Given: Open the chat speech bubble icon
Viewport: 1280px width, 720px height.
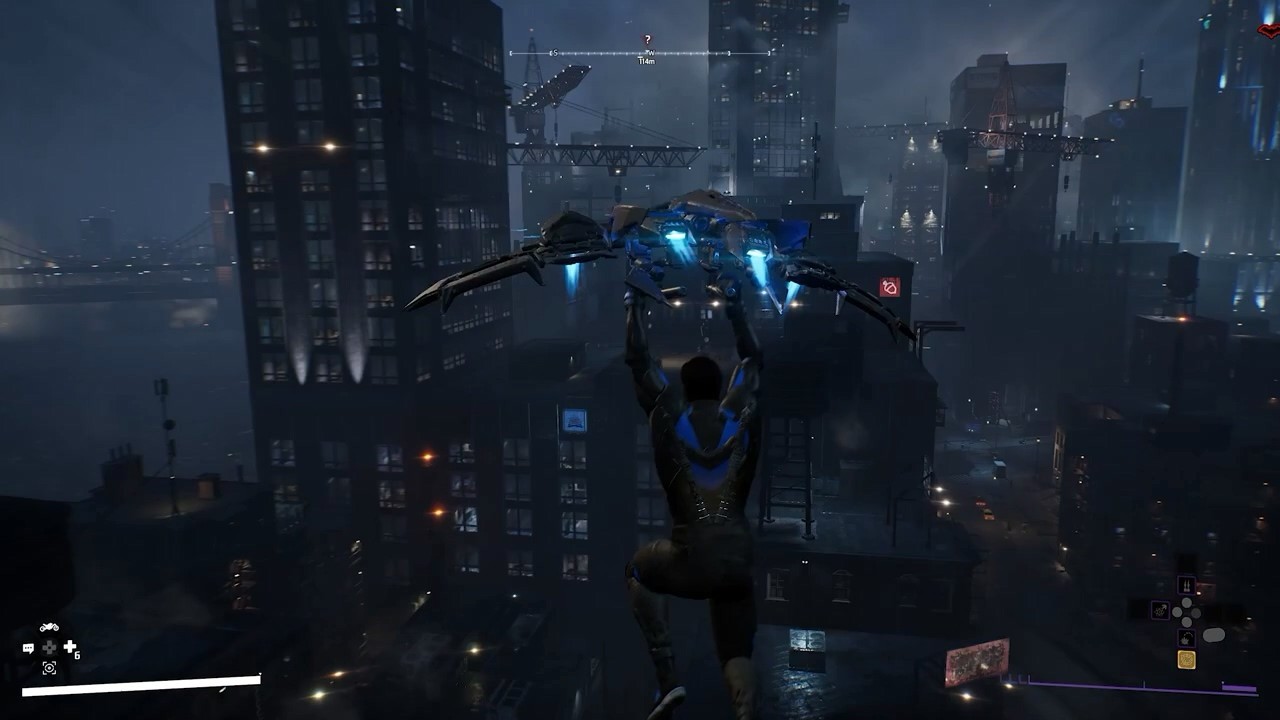Looking at the screenshot, I should [28, 648].
